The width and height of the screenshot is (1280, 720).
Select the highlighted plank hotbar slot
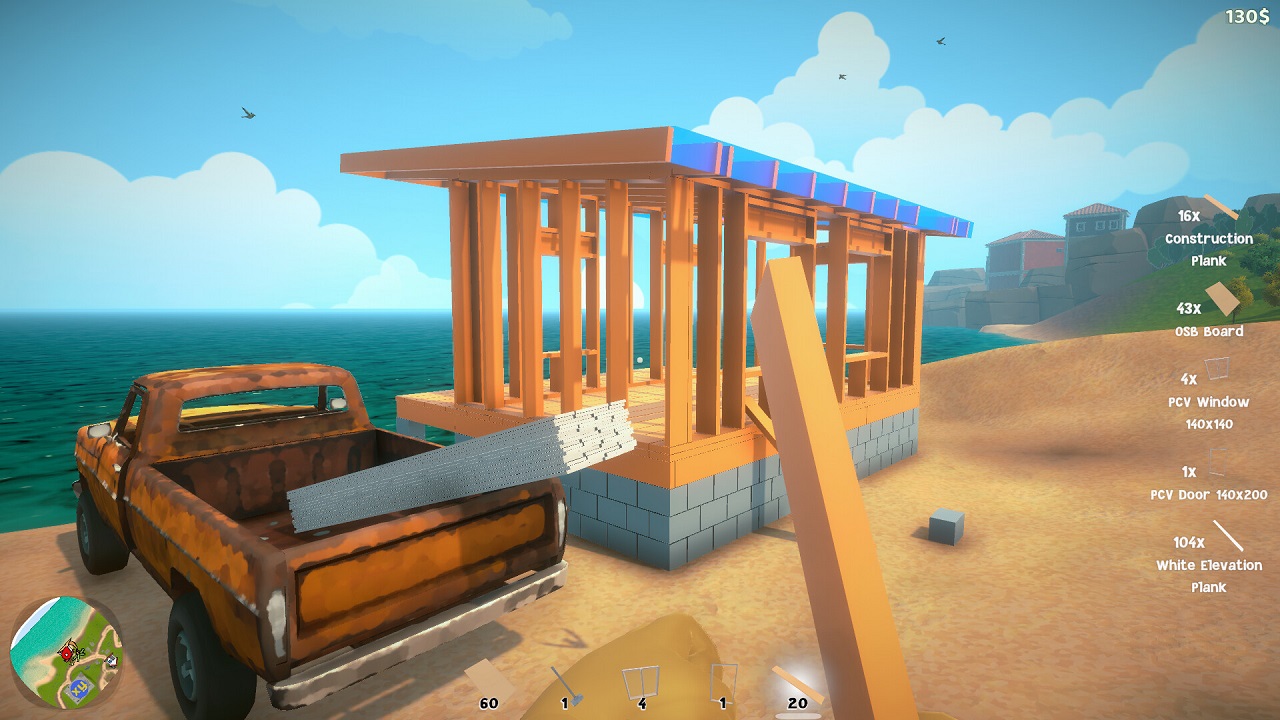797,684
